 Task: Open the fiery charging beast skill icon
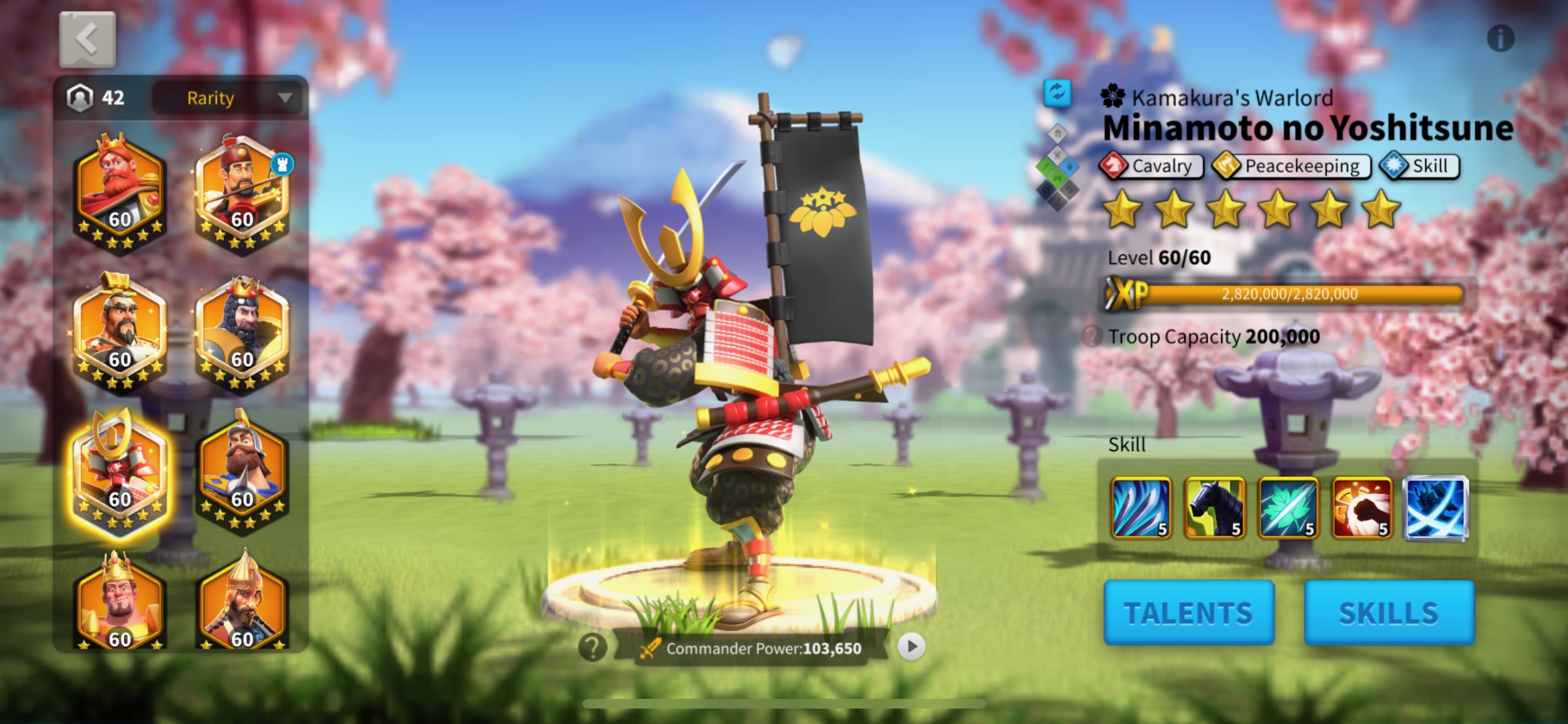point(1362,510)
